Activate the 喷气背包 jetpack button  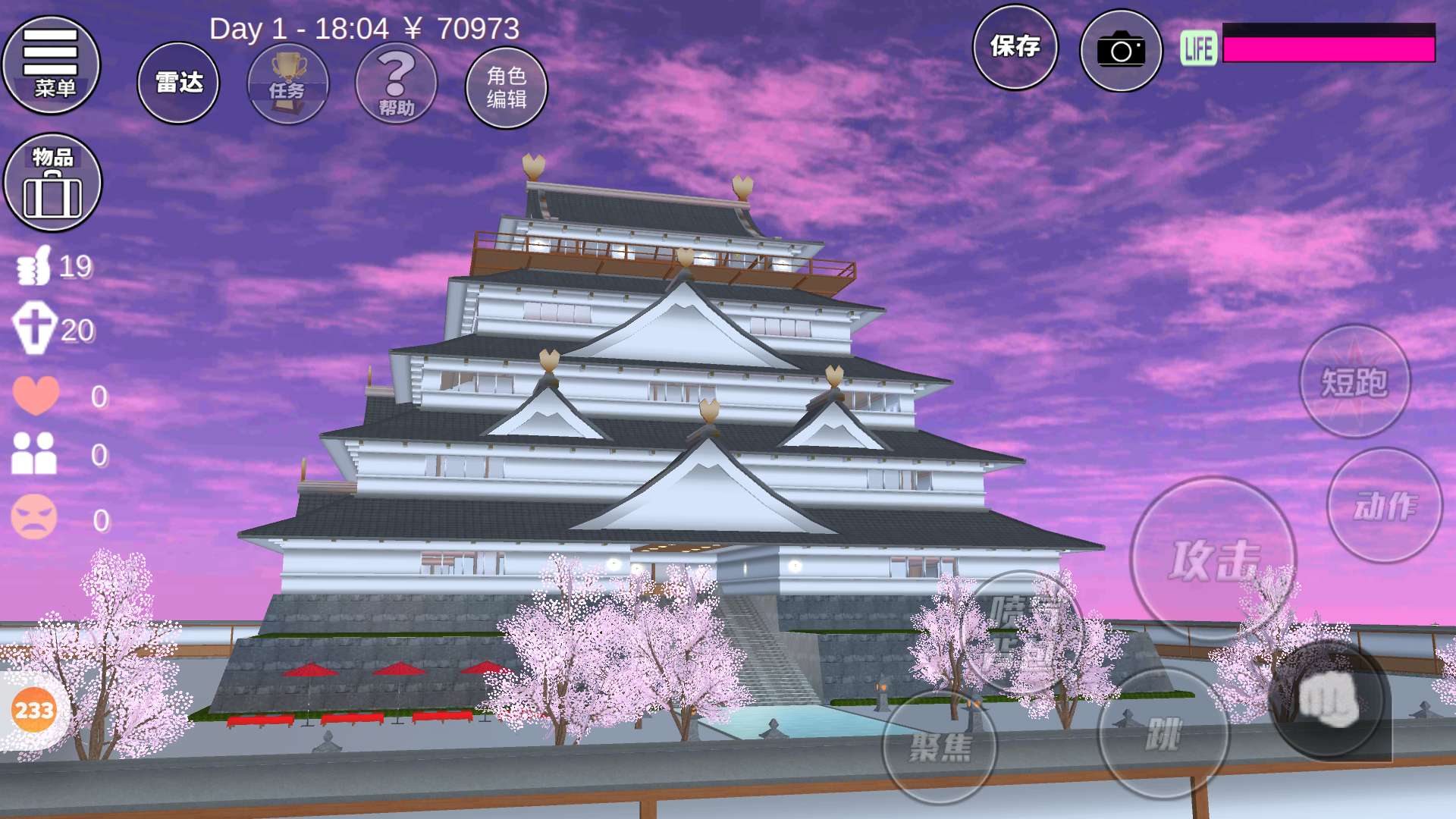coord(1021,631)
